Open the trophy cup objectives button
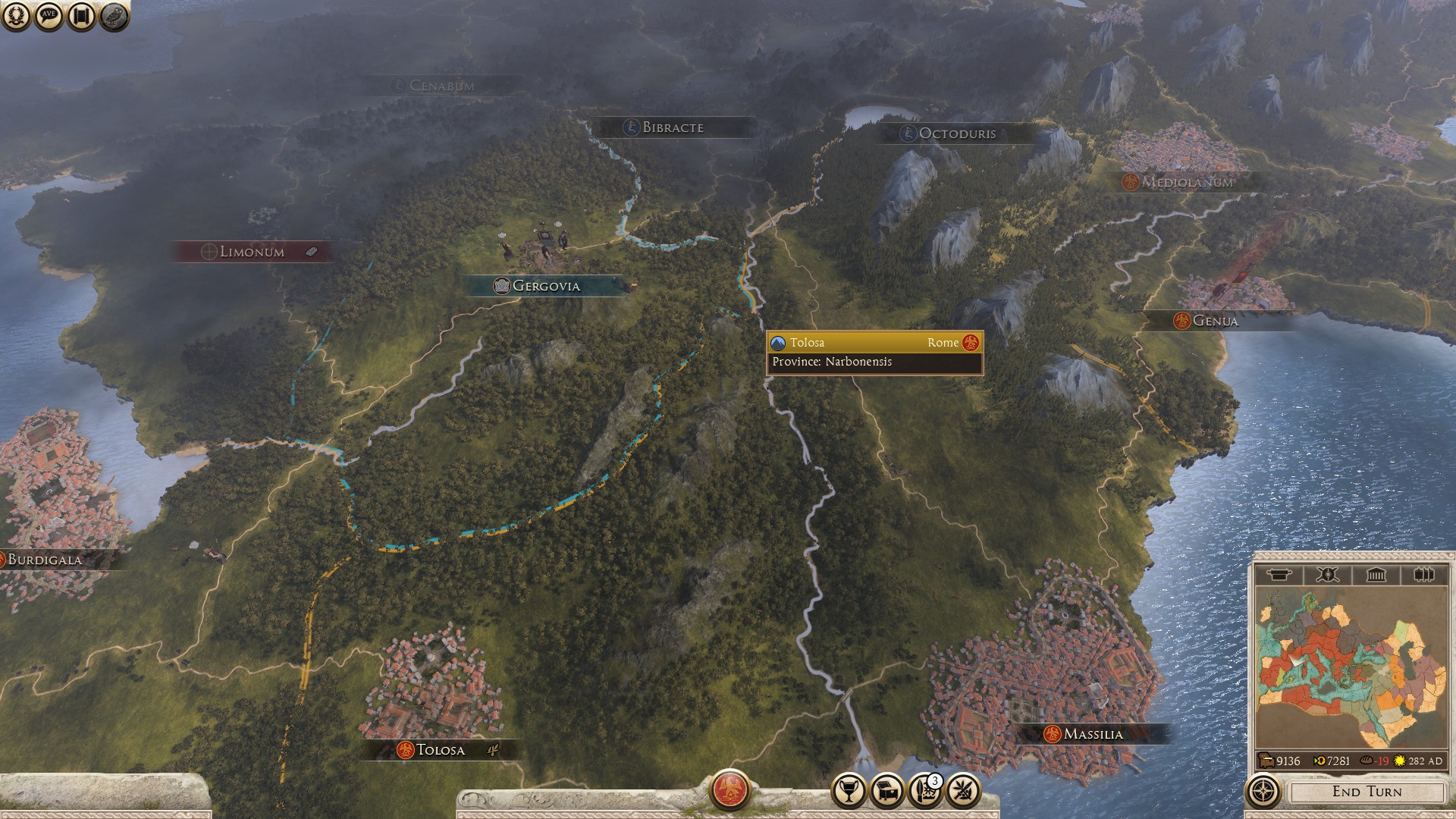 coord(849,792)
